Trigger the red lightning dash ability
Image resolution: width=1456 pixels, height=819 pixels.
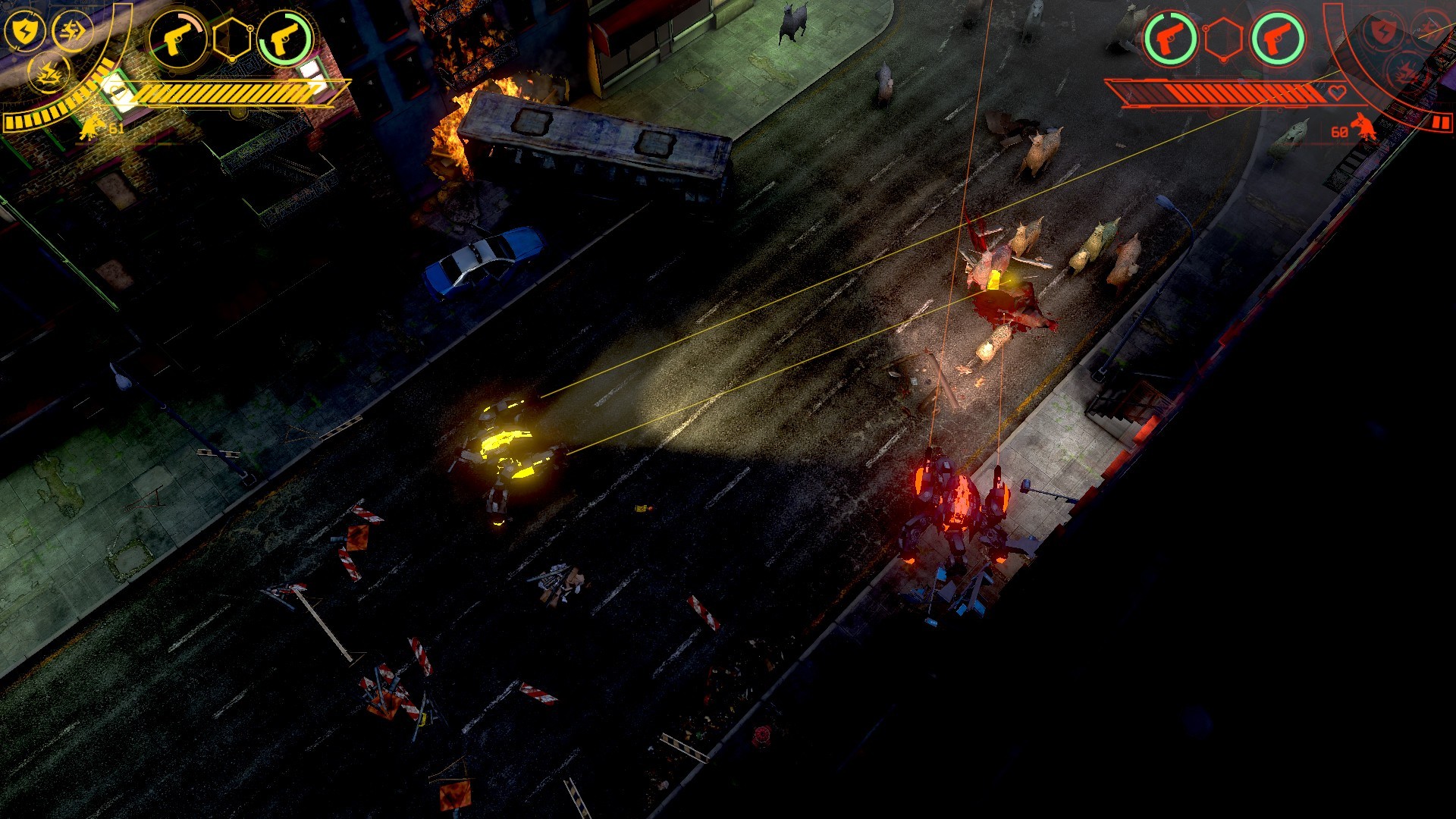pos(1430,30)
